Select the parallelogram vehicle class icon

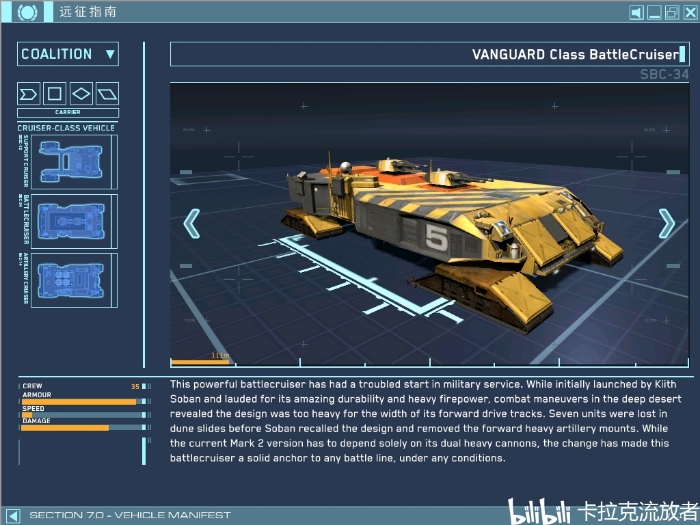107,94
